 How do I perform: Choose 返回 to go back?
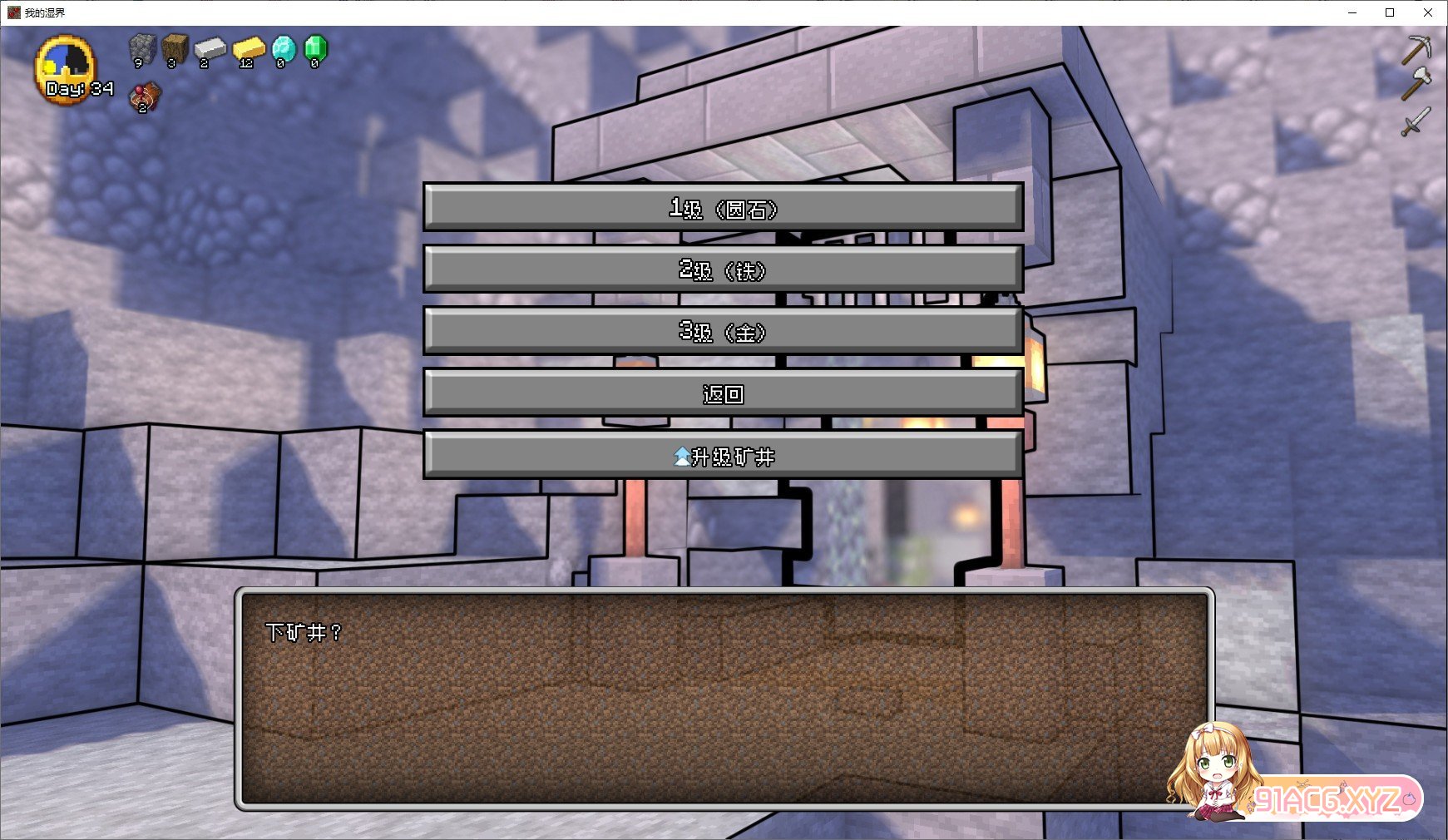[723, 393]
